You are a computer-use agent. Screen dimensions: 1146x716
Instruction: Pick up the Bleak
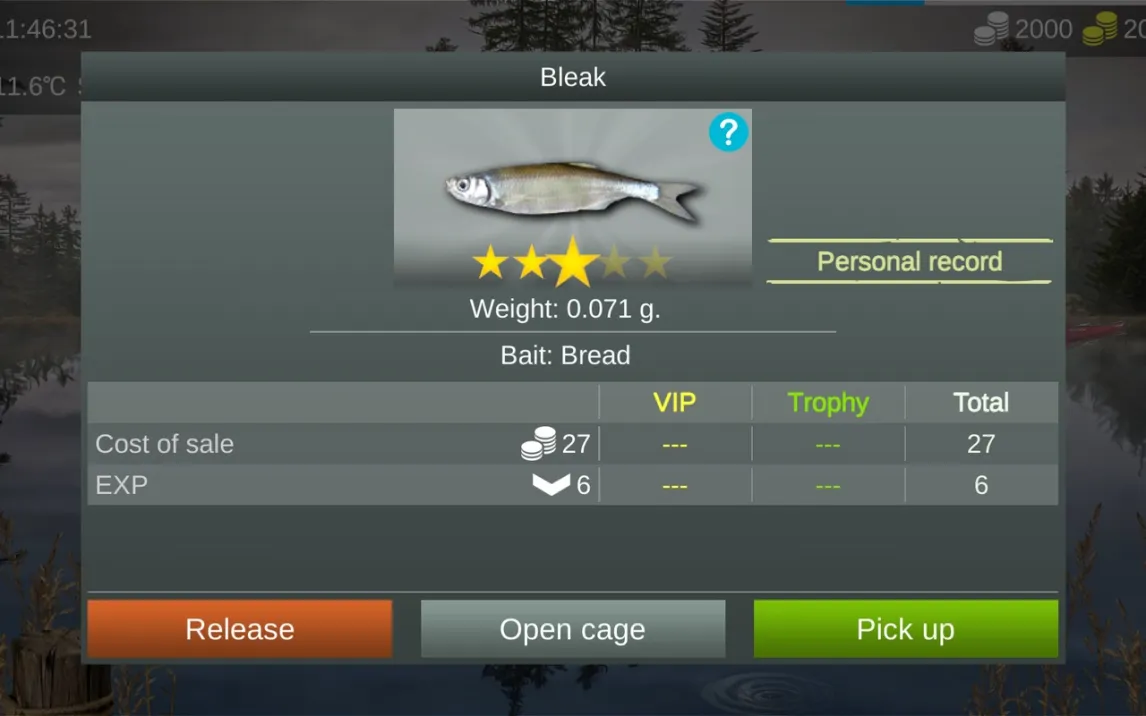pos(905,629)
